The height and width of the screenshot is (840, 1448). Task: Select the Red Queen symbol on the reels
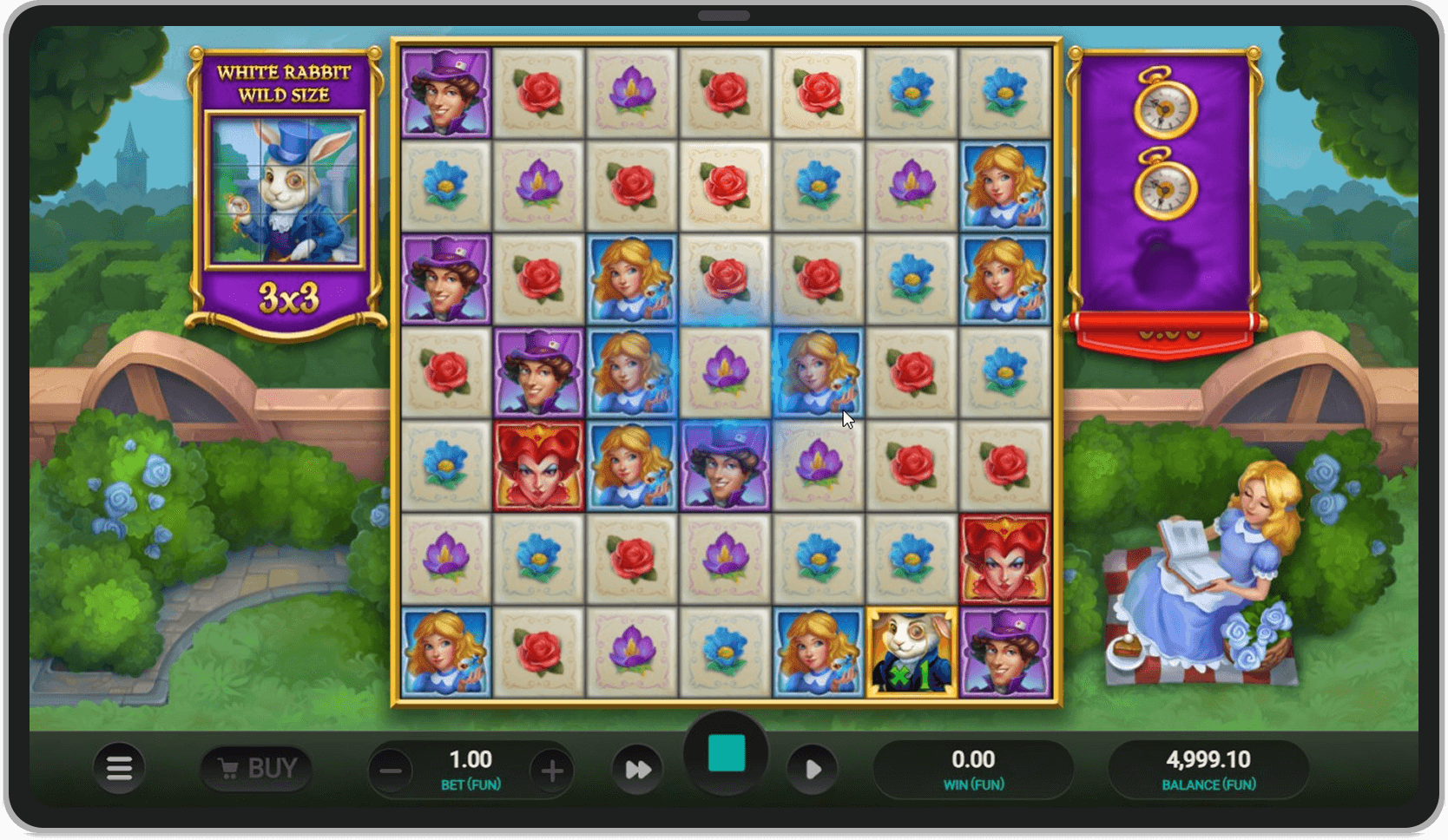coord(539,464)
